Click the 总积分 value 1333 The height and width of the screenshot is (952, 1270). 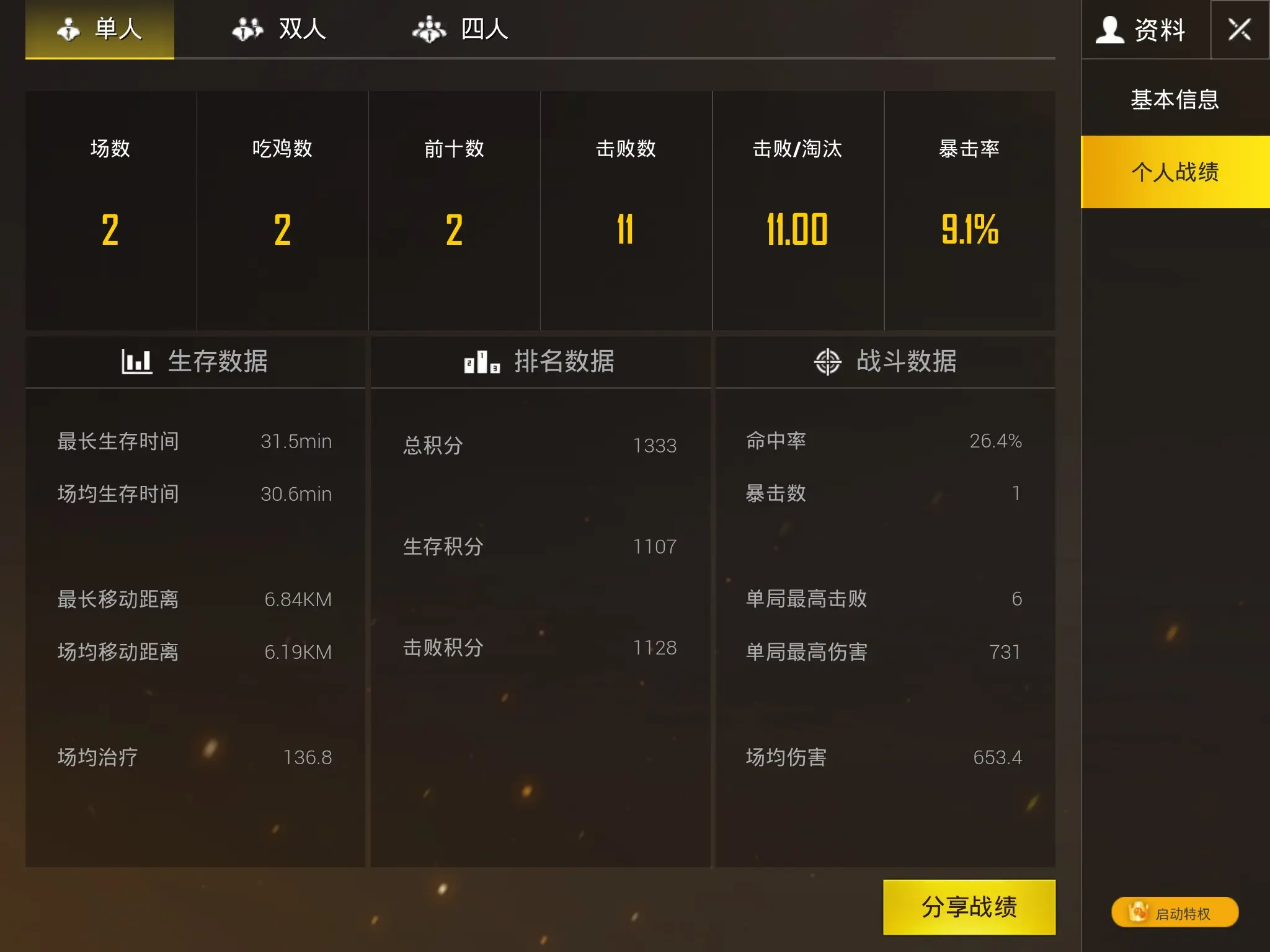[655, 444]
